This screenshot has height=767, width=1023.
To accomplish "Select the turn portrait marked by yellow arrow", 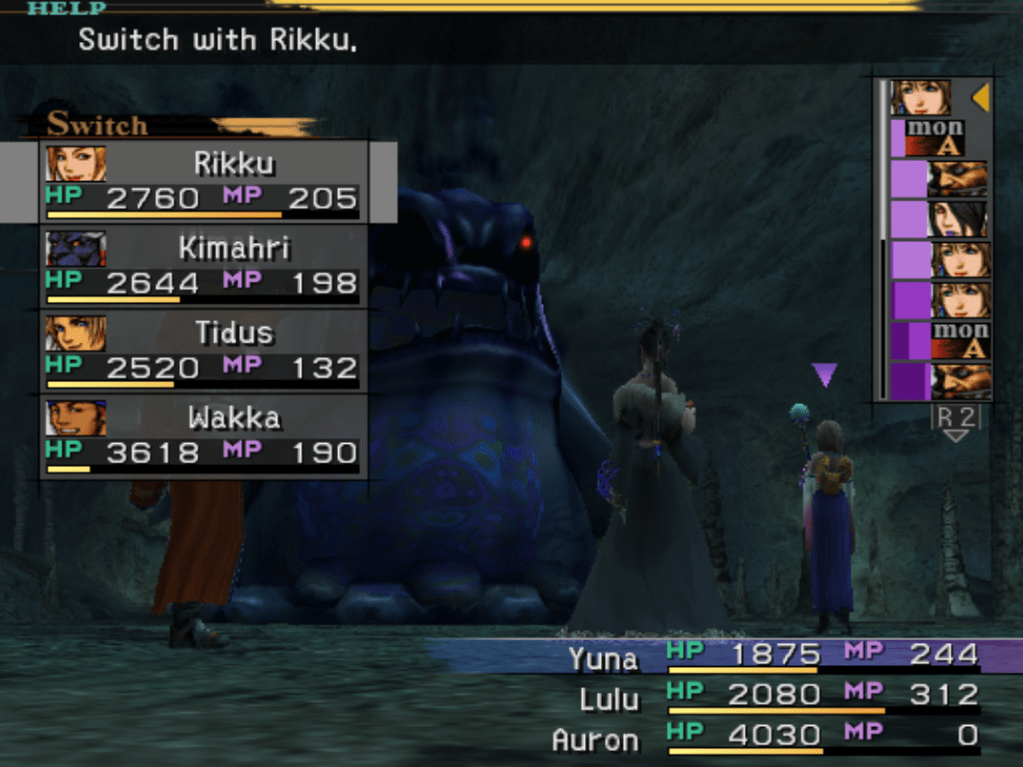I will (920, 98).
